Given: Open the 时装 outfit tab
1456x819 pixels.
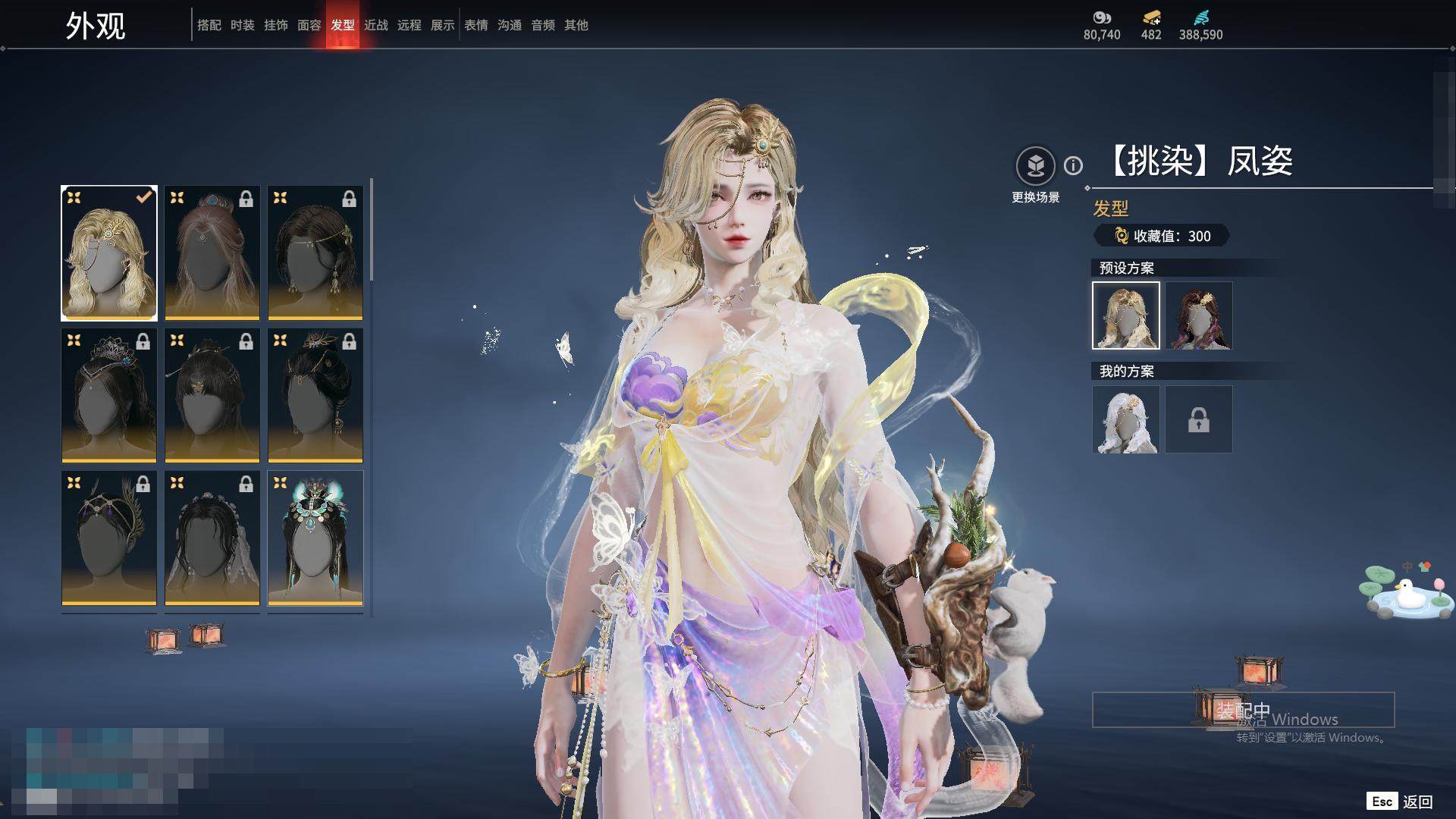Looking at the screenshot, I should click(x=242, y=25).
